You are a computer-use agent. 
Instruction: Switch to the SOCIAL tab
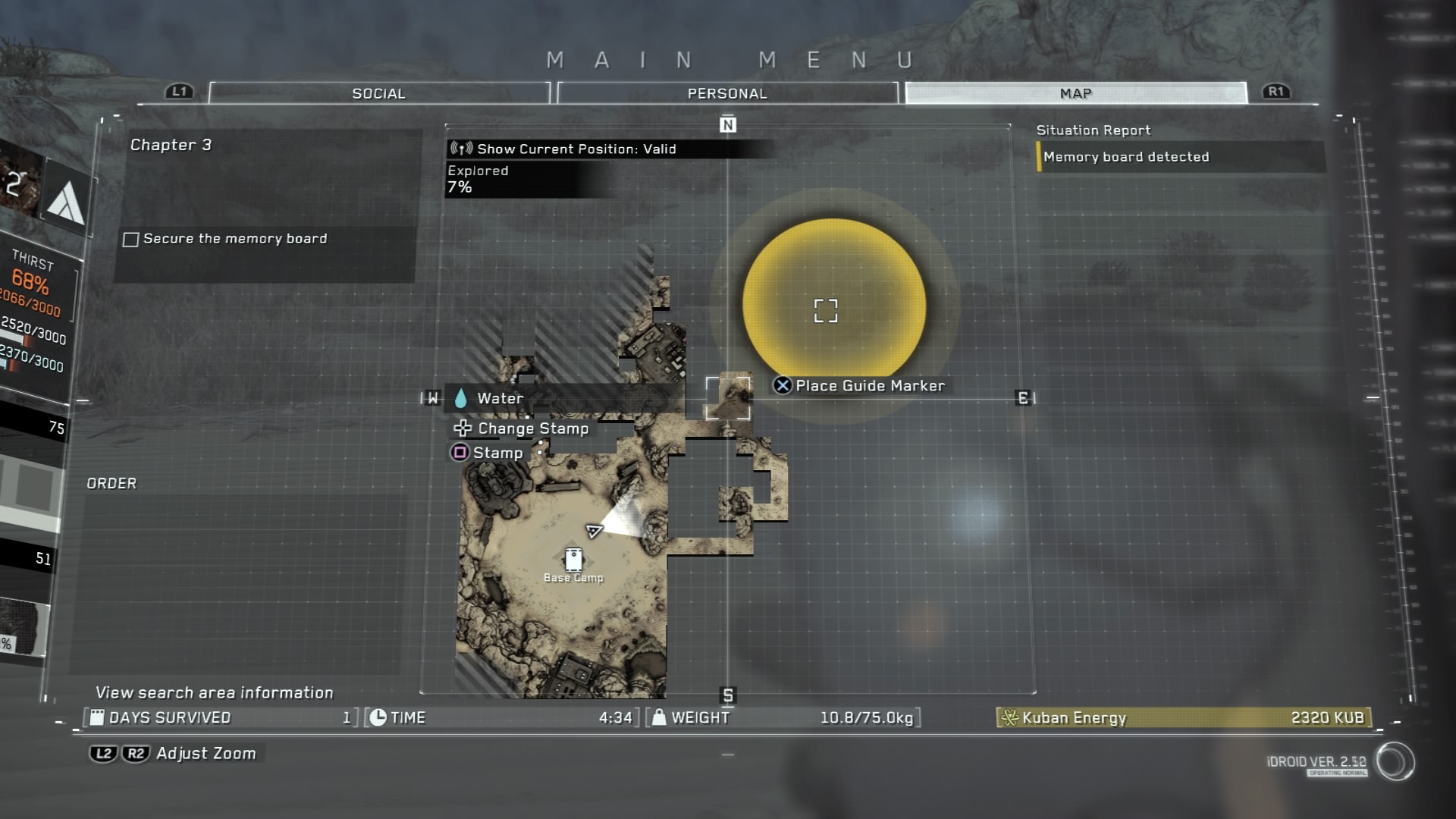(x=378, y=93)
